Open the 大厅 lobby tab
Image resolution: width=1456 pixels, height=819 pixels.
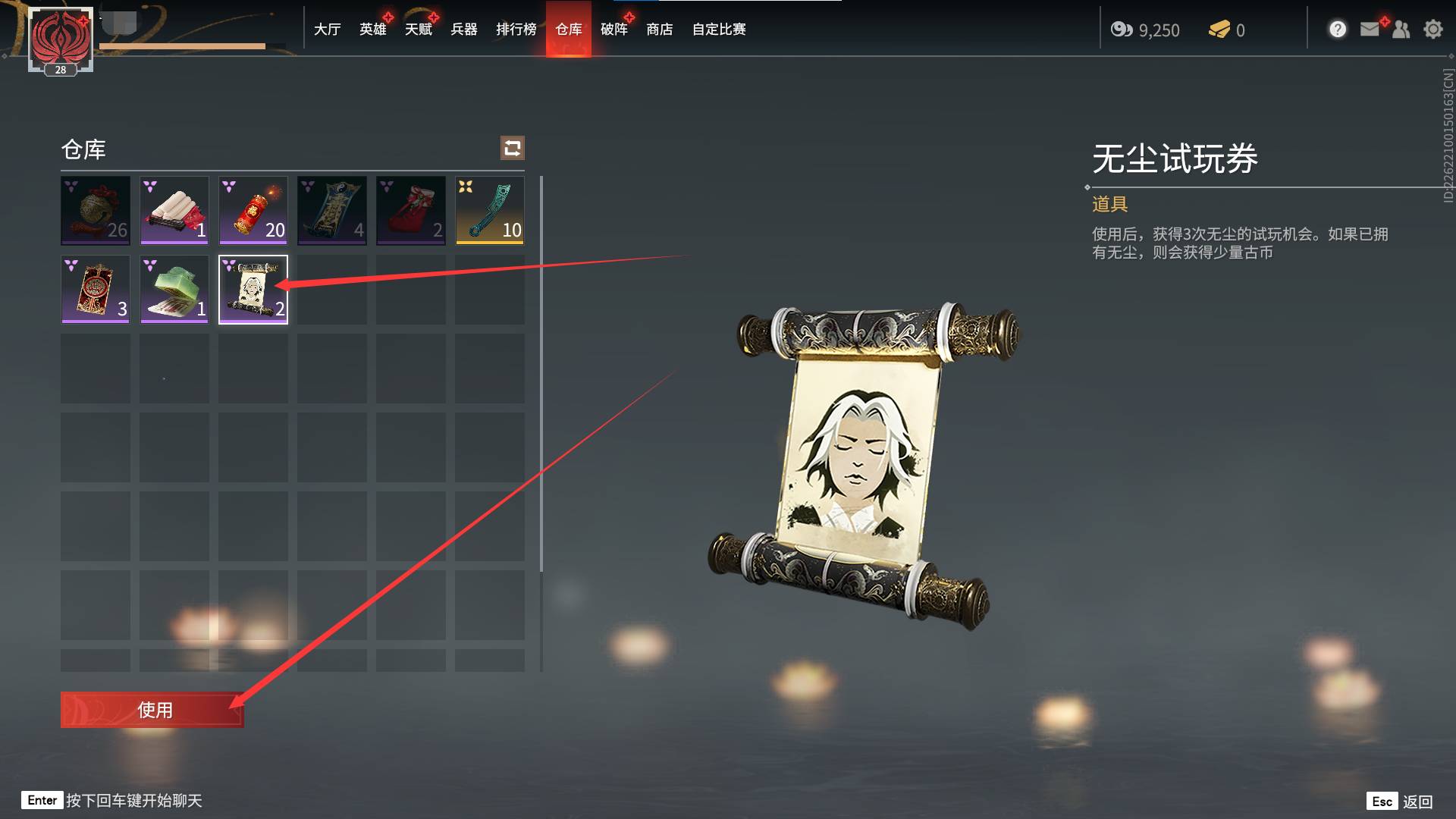click(327, 30)
